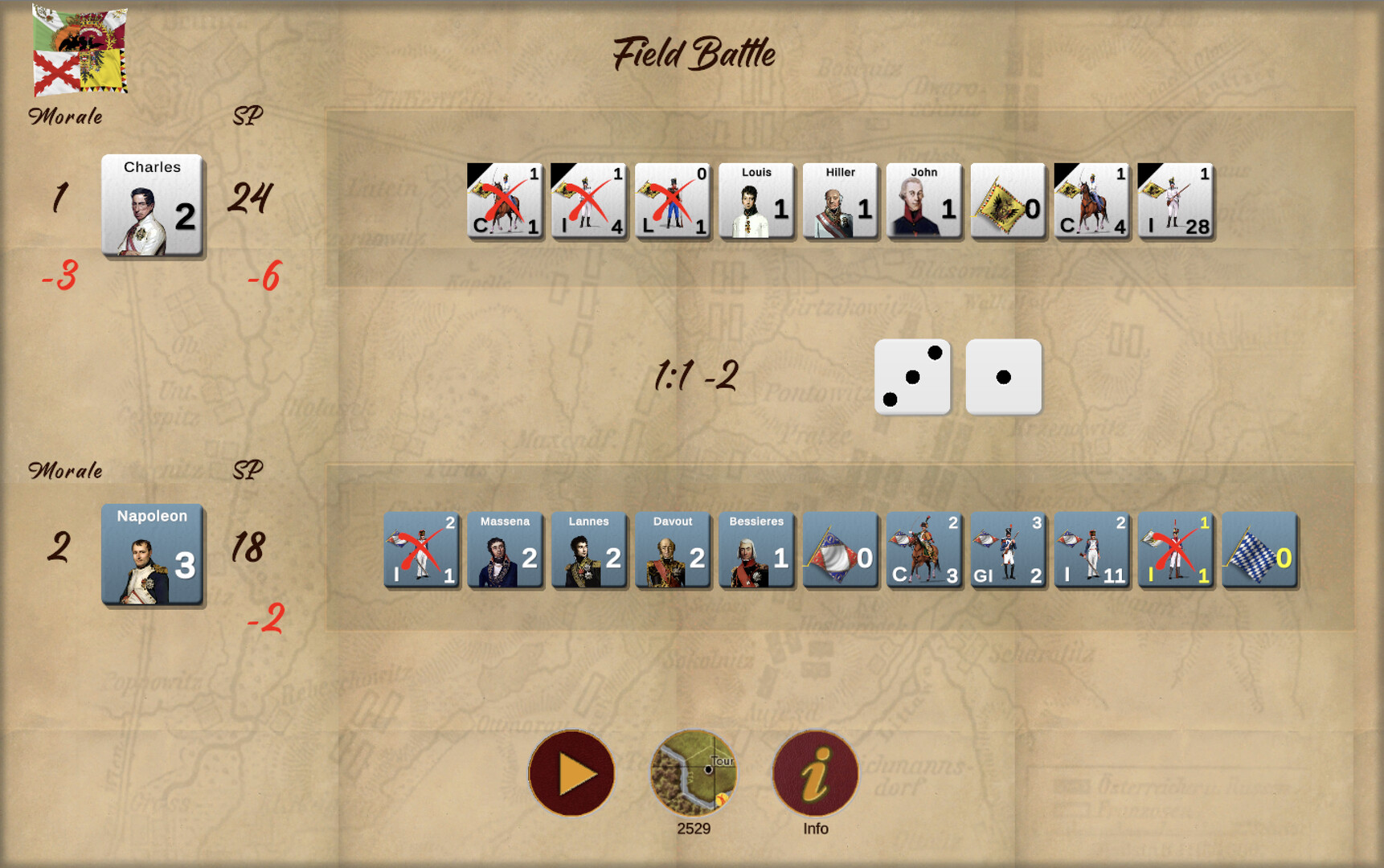Select the Austrian eagle flag counter
This screenshot has height=868, width=1384.
coord(1007,201)
